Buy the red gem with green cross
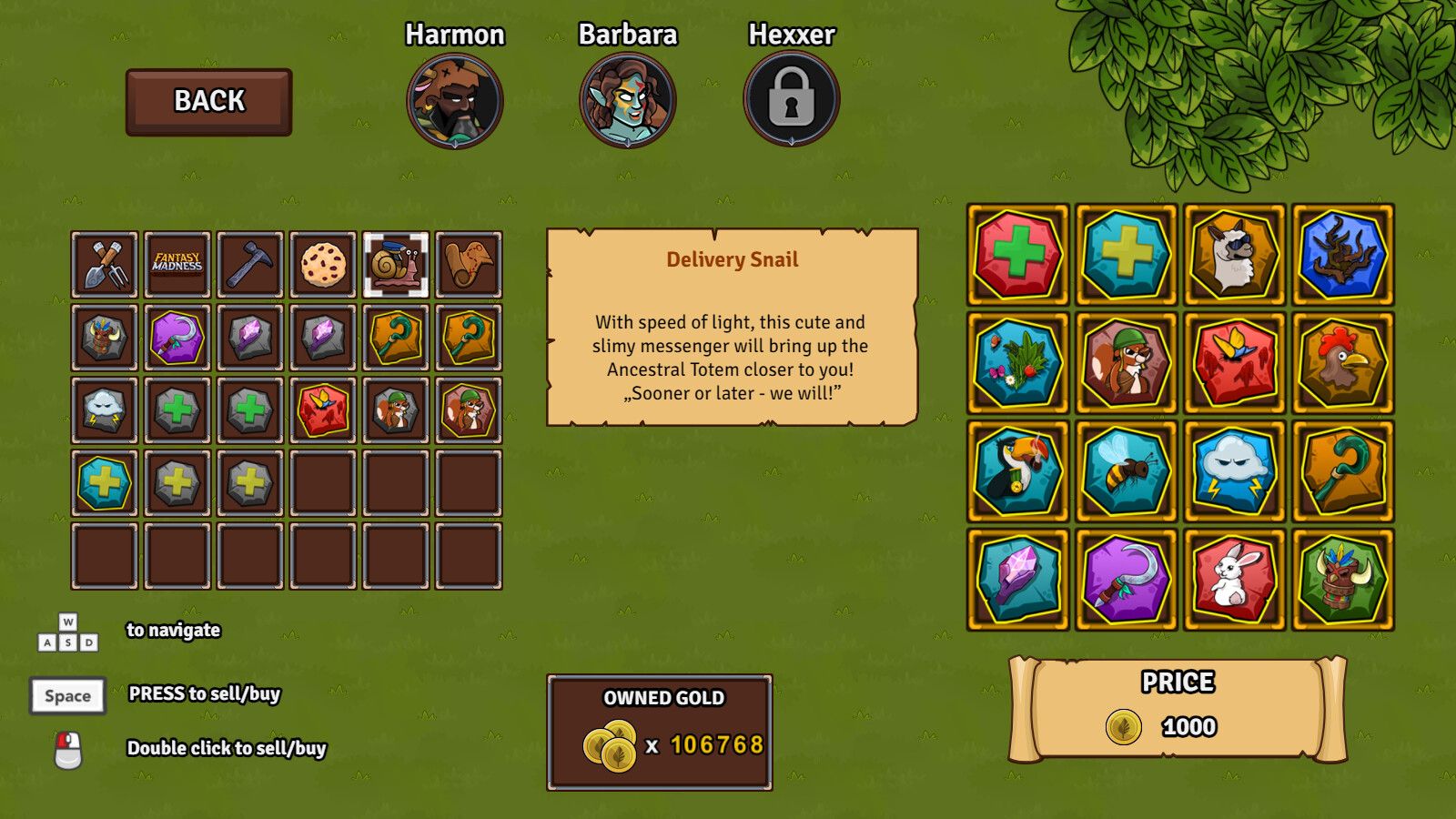The height and width of the screenshot is (819, 1456). click(x=1017, y=254)
